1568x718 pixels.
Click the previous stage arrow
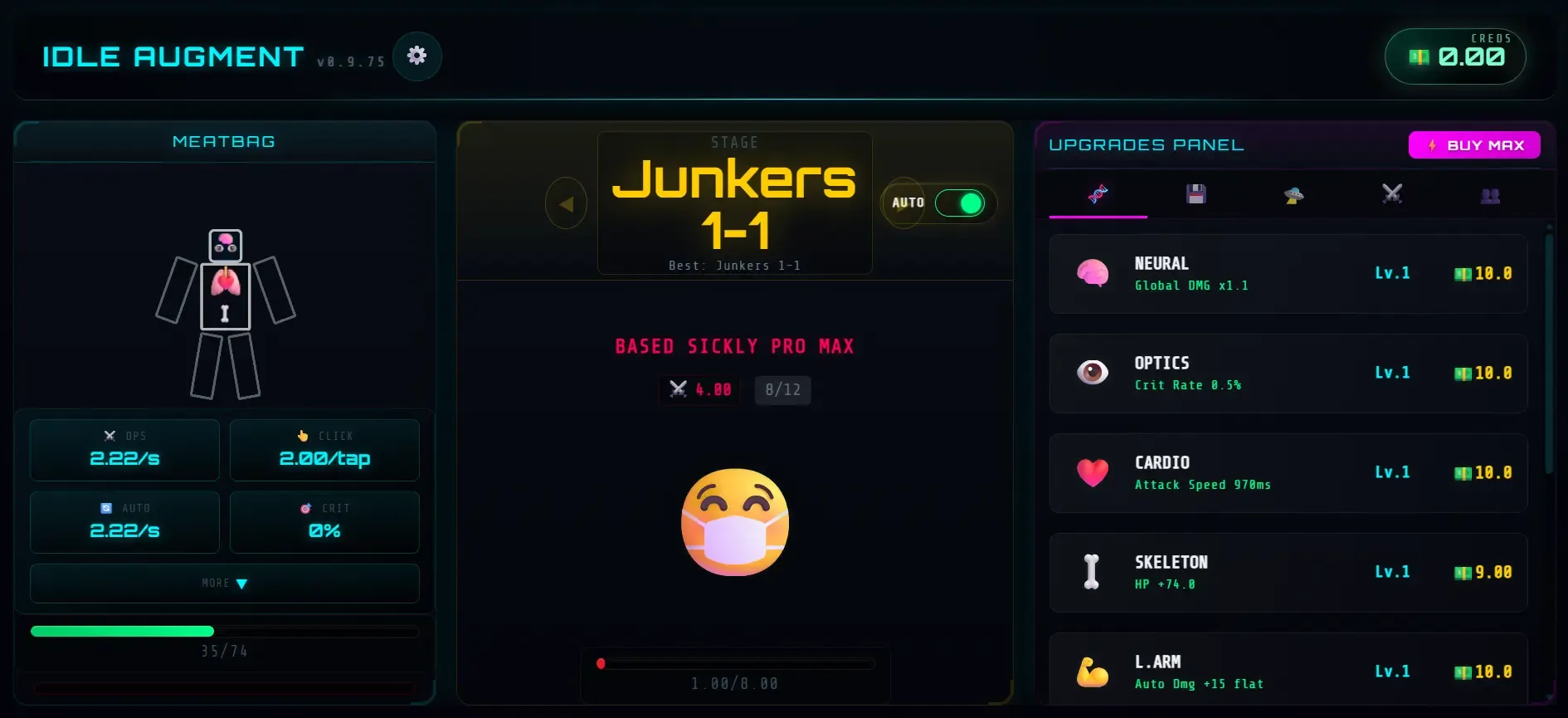tap(566, 203)
